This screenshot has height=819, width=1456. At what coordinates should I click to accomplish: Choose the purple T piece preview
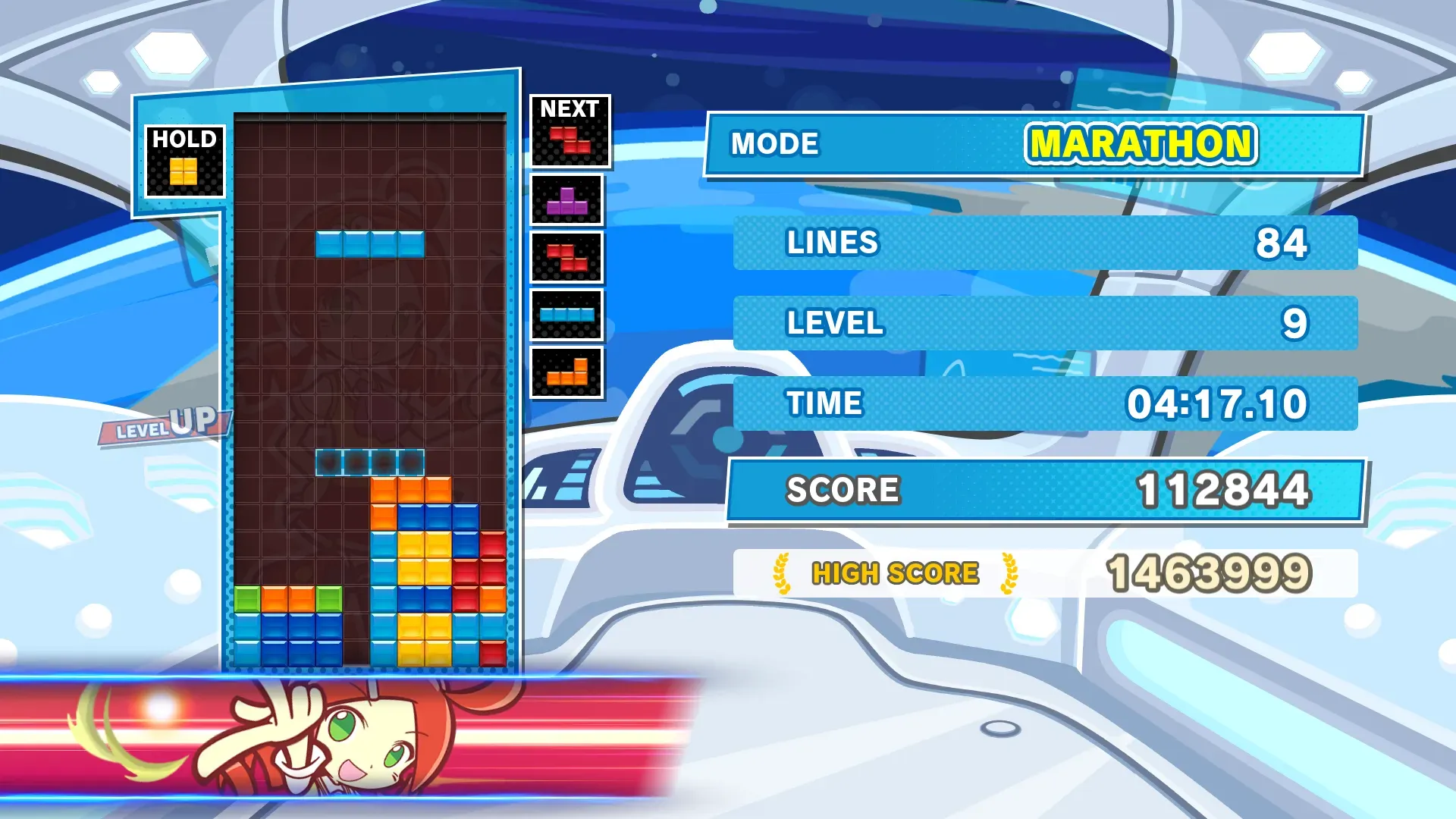pos(566,201)
